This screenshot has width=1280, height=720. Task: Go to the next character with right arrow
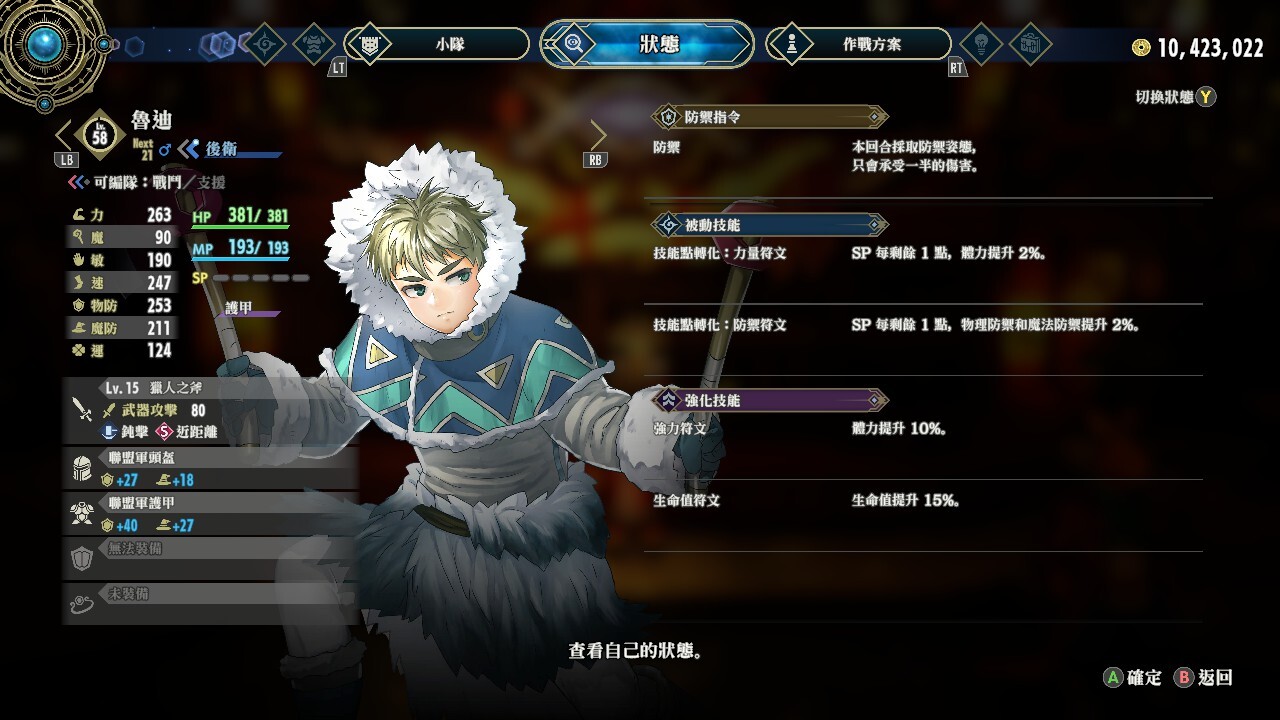(x=598, y=135)
